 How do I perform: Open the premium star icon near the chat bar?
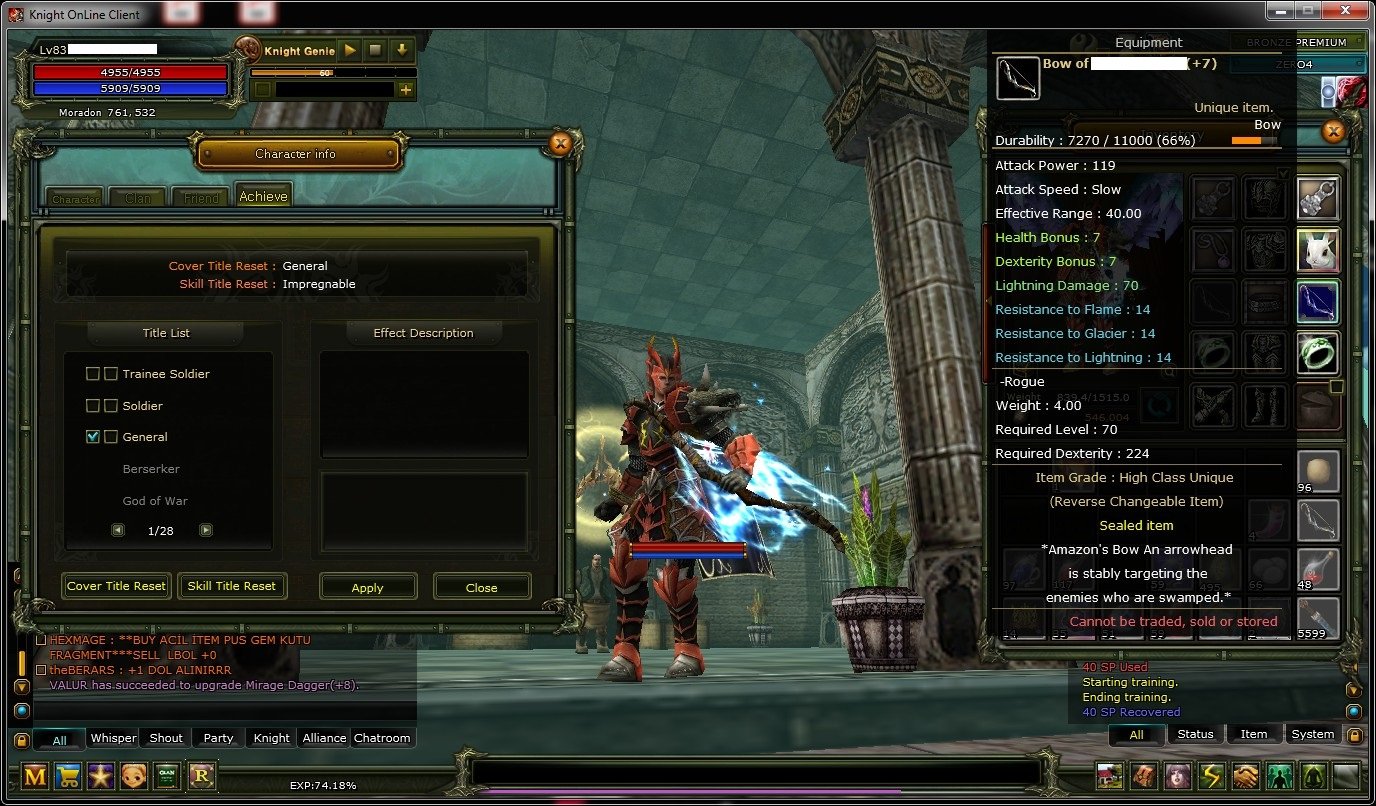point(100,776)
